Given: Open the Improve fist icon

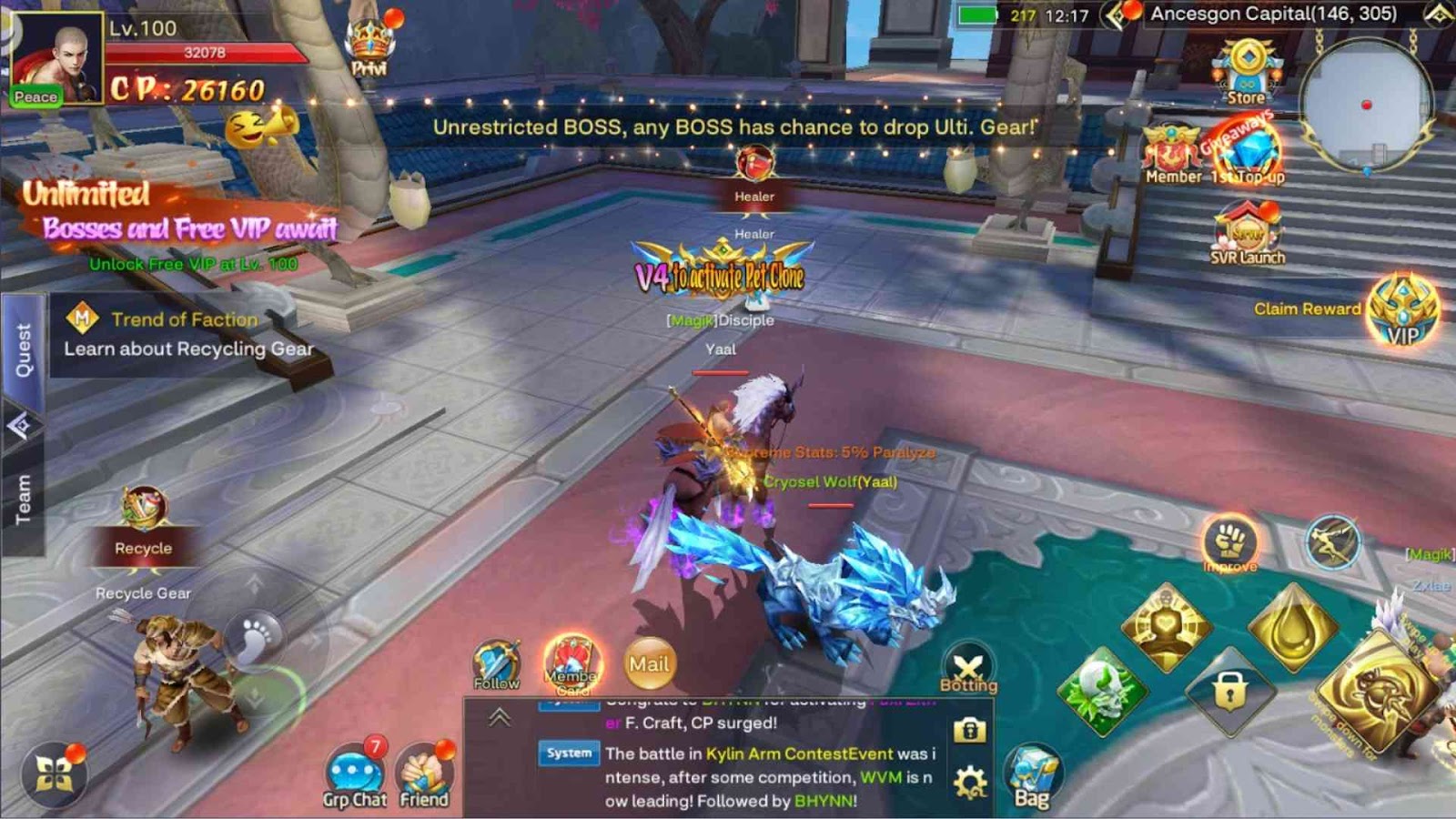Looking at the screenshot, I should tap(1230, 544).
